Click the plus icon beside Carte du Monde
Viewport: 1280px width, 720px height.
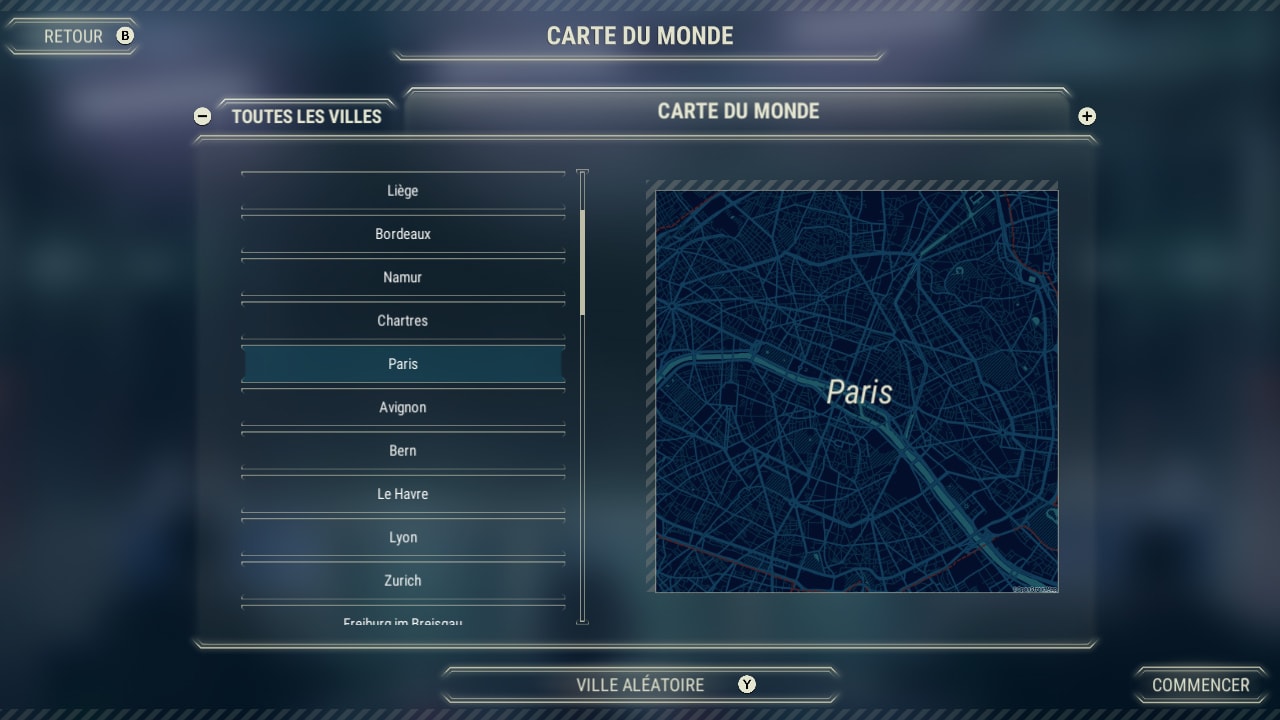coord(1086,116)
